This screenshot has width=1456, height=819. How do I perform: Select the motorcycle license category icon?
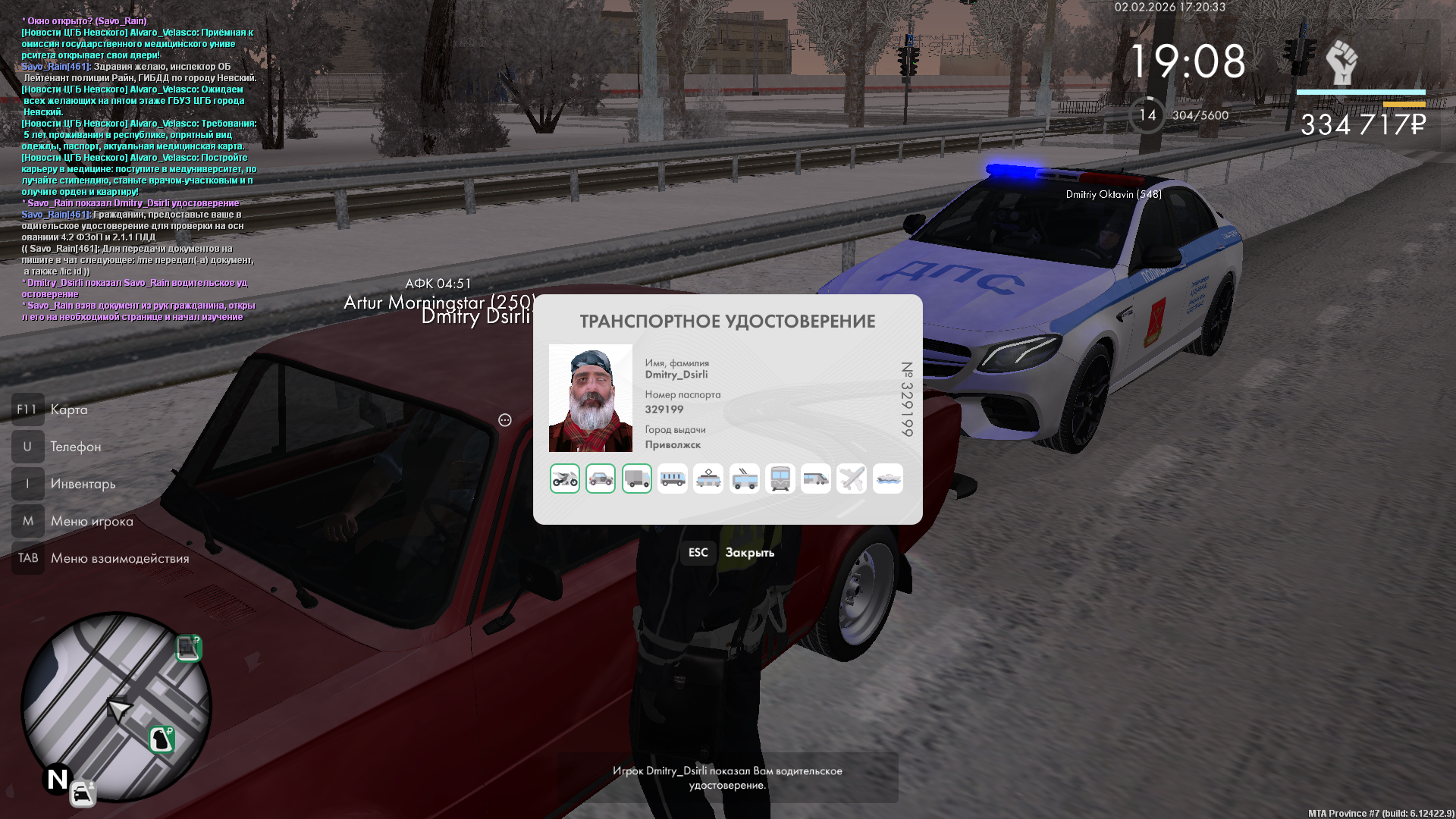tap(565, 479)
